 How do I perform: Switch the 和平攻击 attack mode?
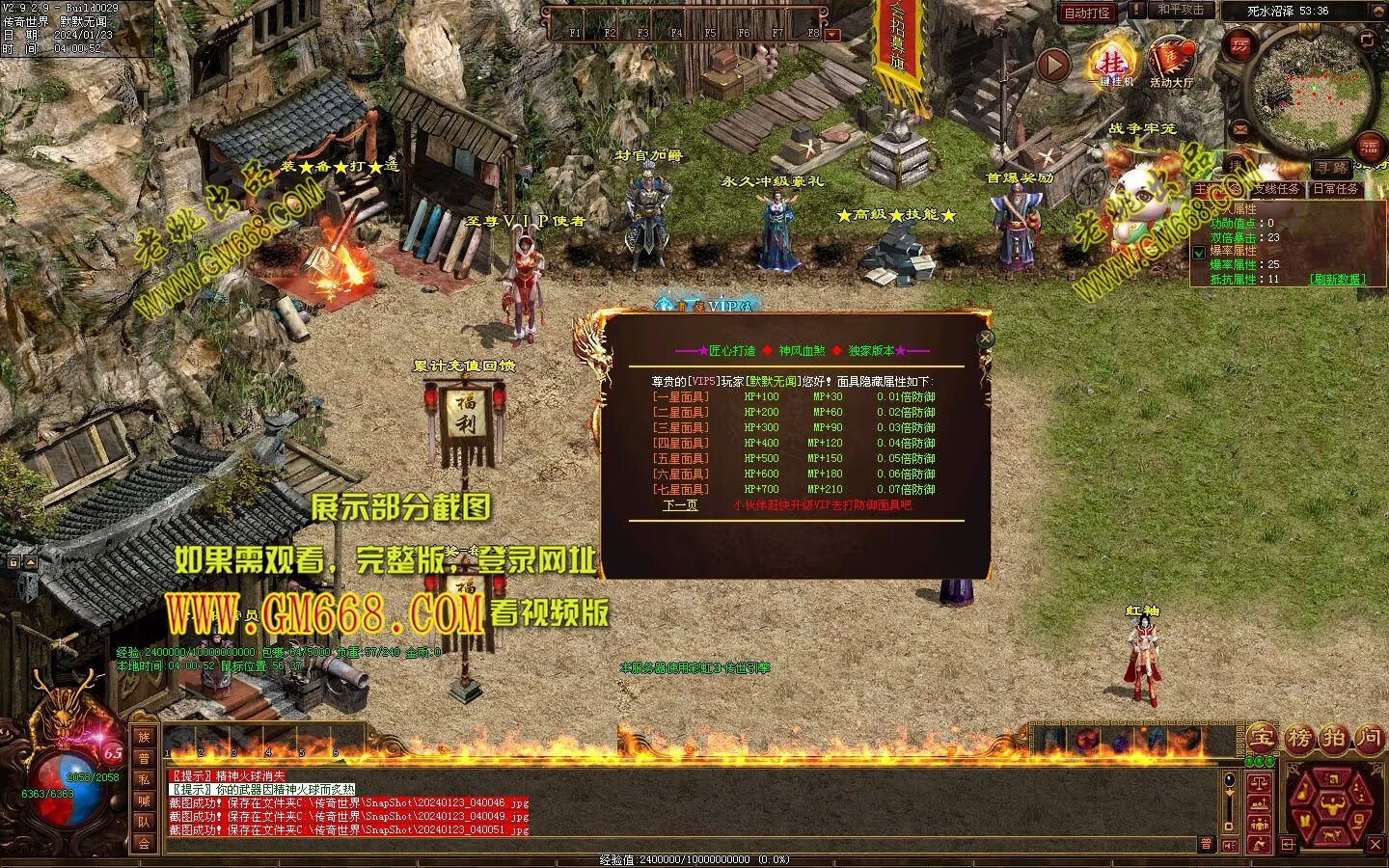point(1181,10)
